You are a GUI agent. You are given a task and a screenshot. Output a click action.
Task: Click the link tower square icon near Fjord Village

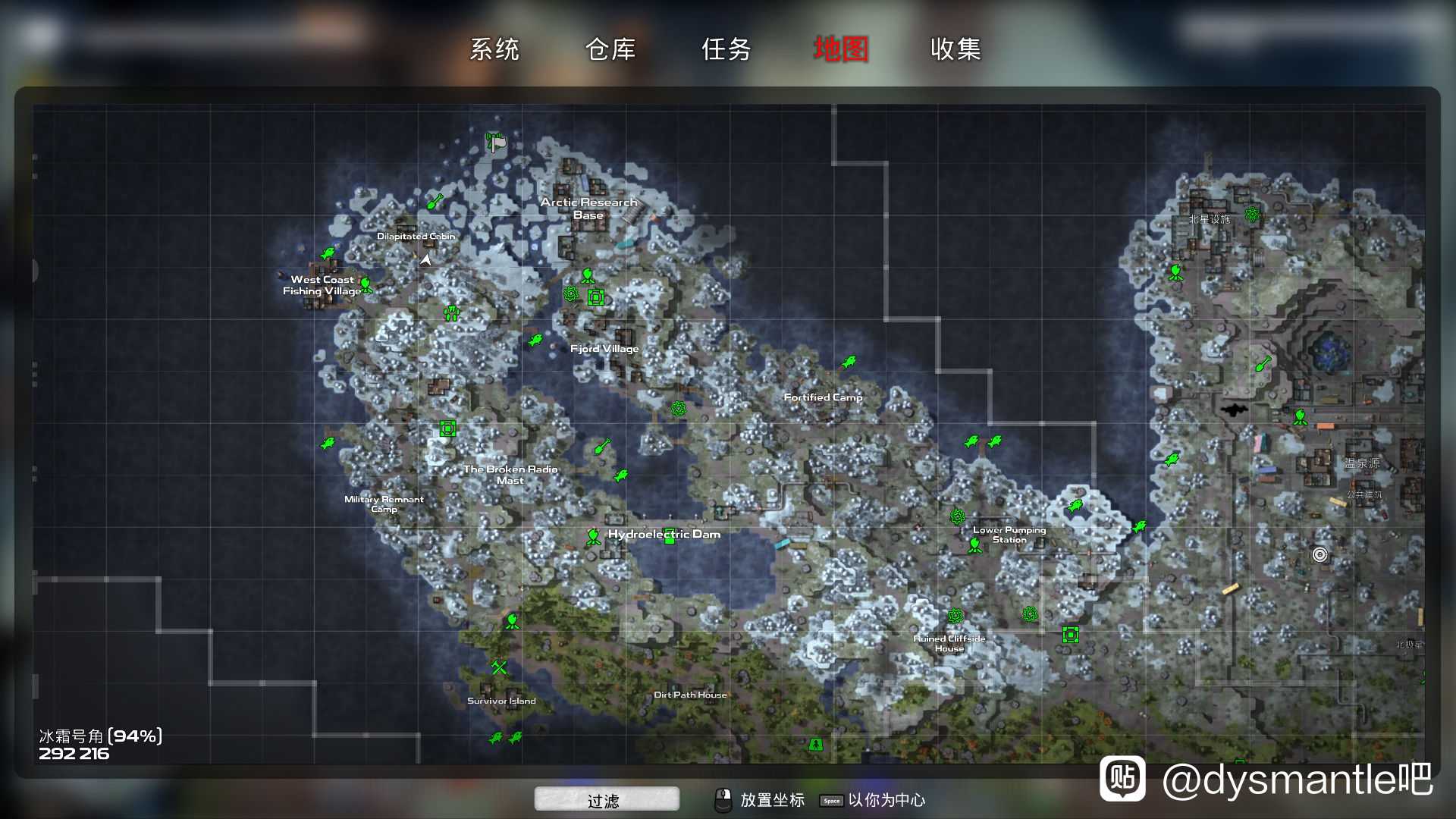[x=596, y=297]
